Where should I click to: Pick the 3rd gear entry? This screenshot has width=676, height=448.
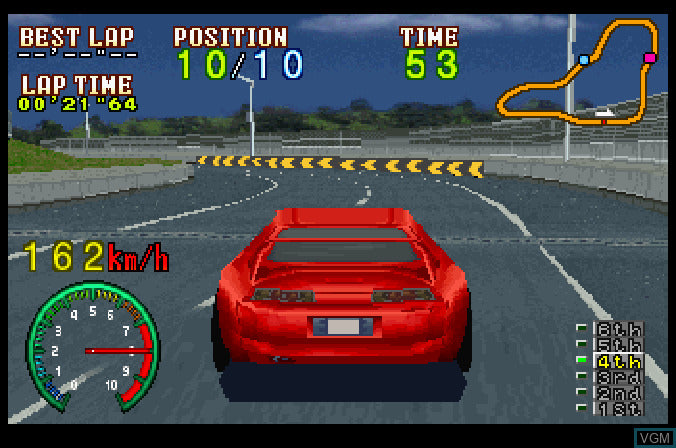(x=619, y=377)
